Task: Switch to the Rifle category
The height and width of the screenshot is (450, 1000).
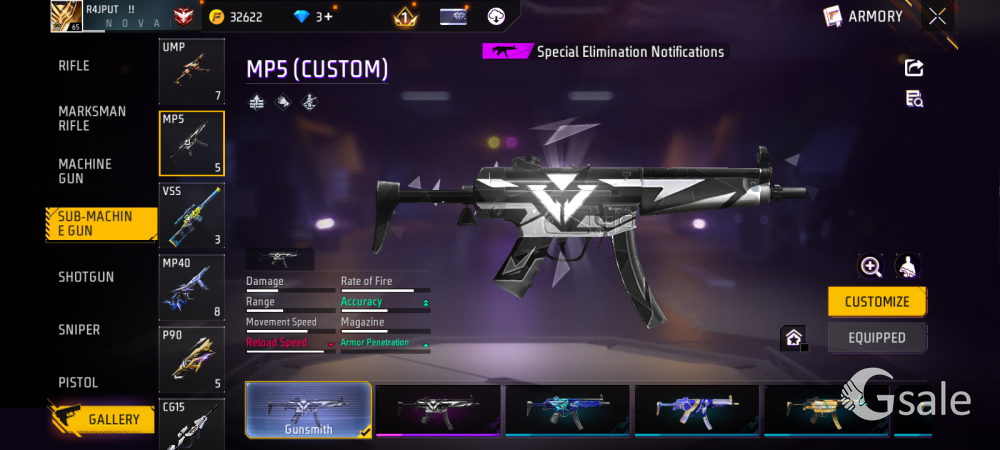Action: (x=74, y=66)
